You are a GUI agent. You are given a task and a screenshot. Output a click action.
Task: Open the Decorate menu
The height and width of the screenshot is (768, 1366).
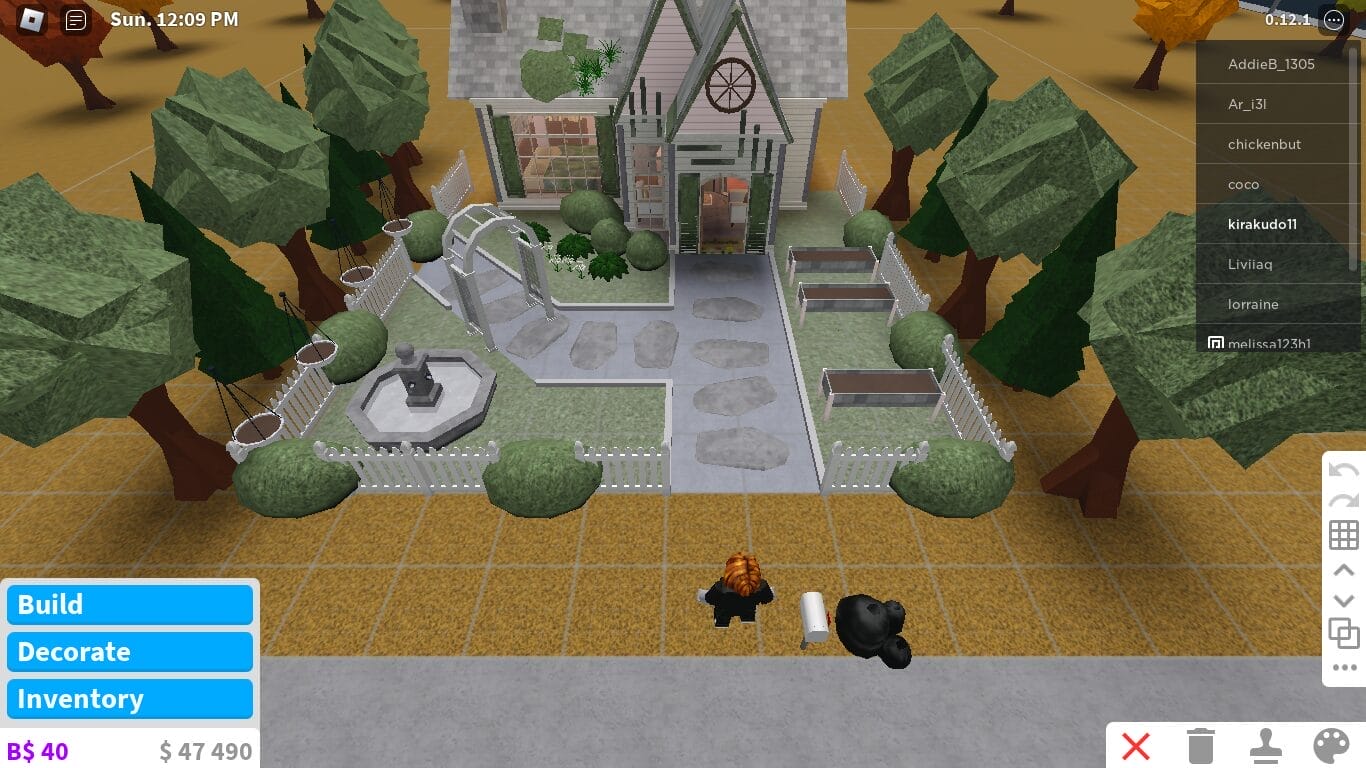[129, 651]
